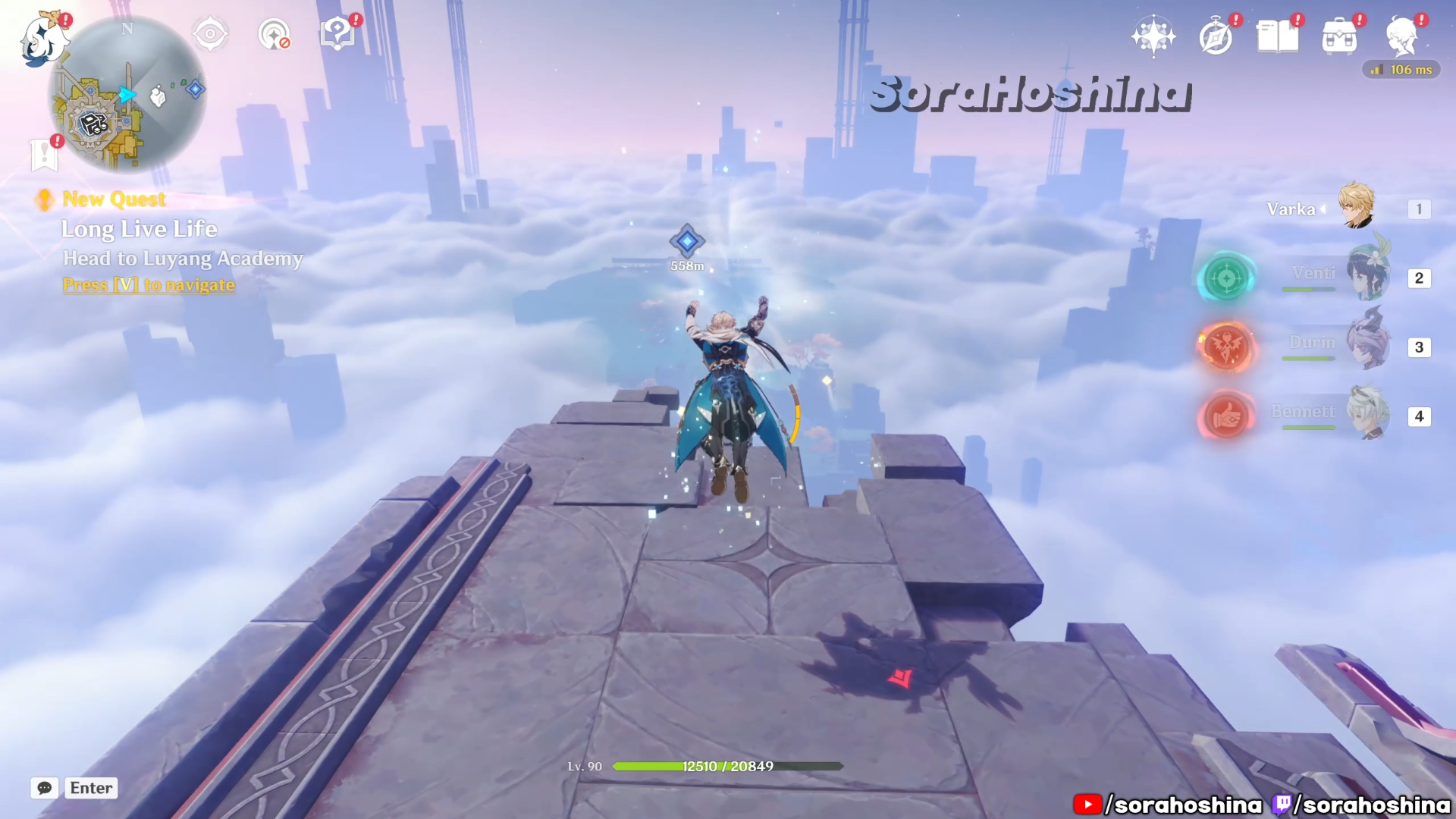
Task: Open the Inventory backpack icon
Action: coord(1339,37)
